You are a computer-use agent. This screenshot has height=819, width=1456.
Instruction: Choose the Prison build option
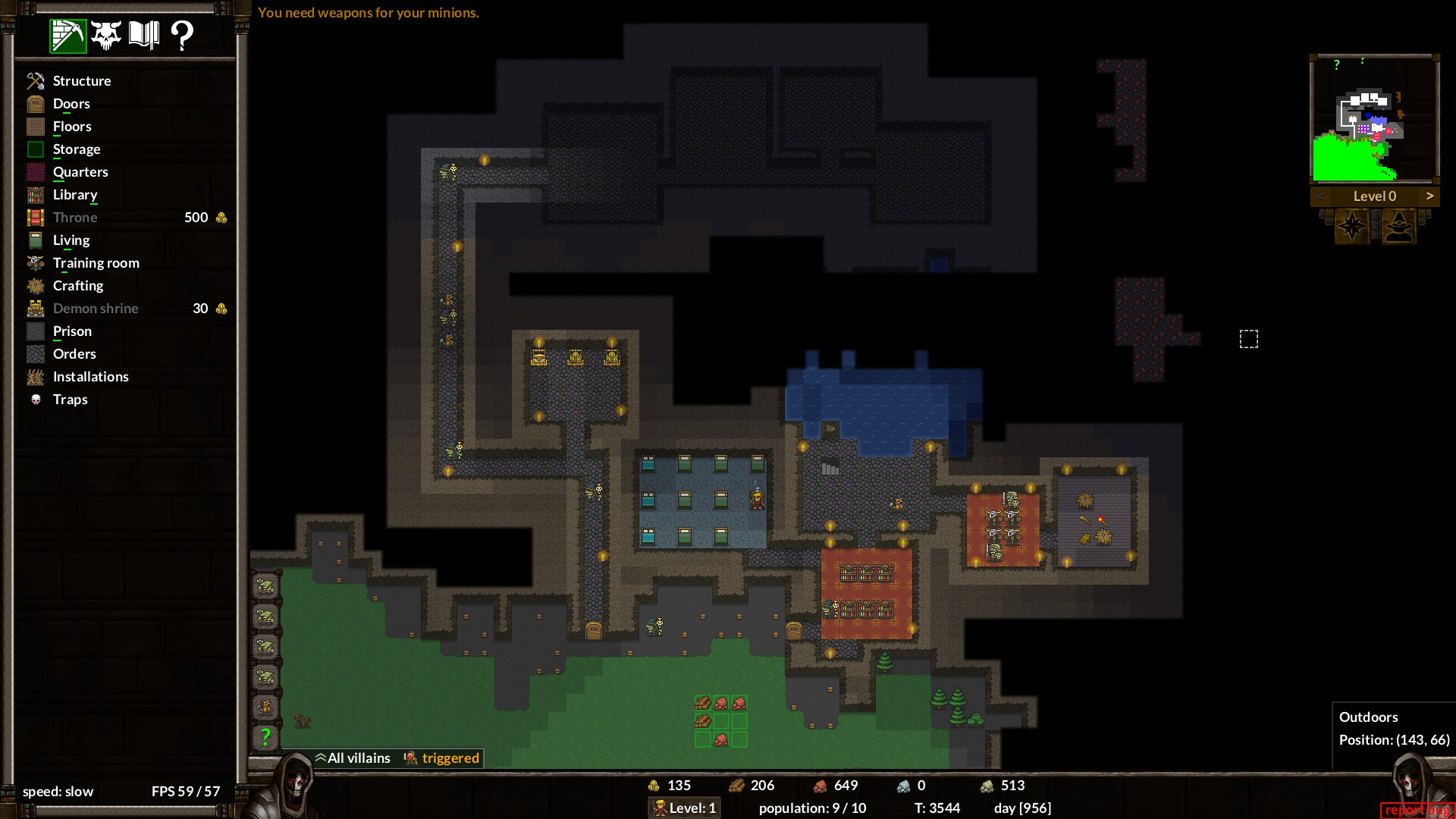[x=72, y=331]
